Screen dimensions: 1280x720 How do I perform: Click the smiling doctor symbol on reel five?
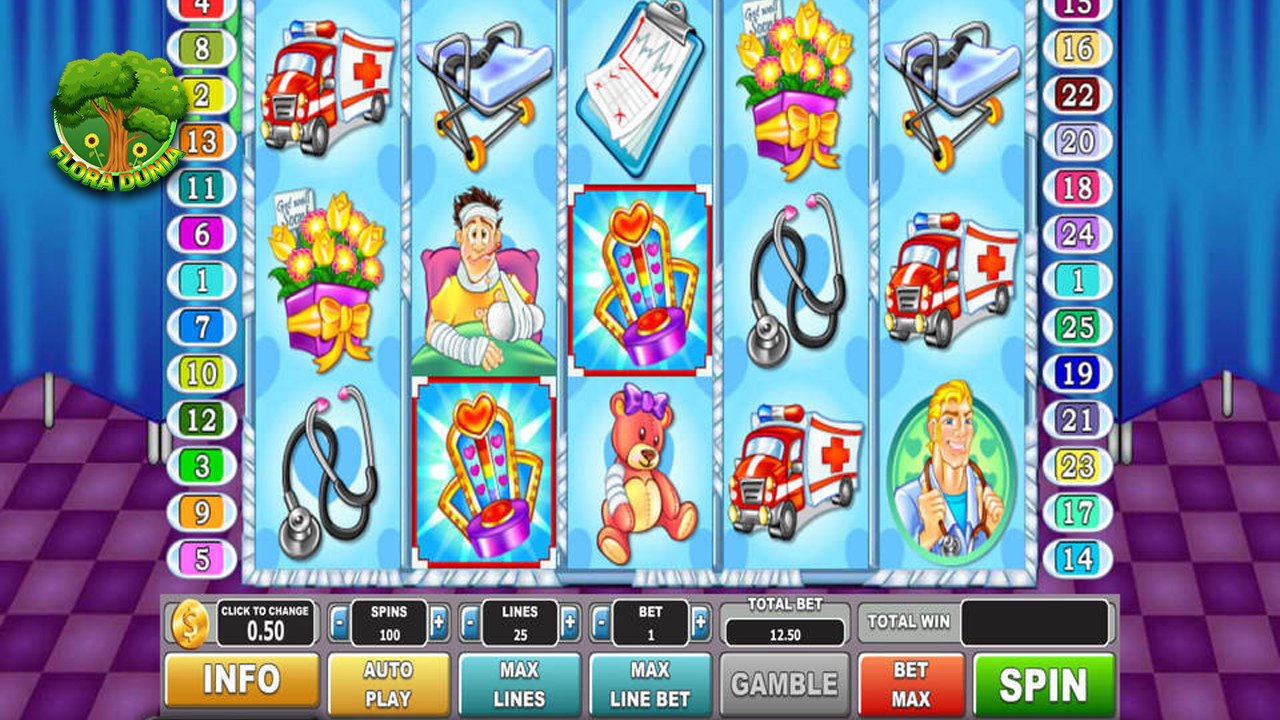point(948,470)
